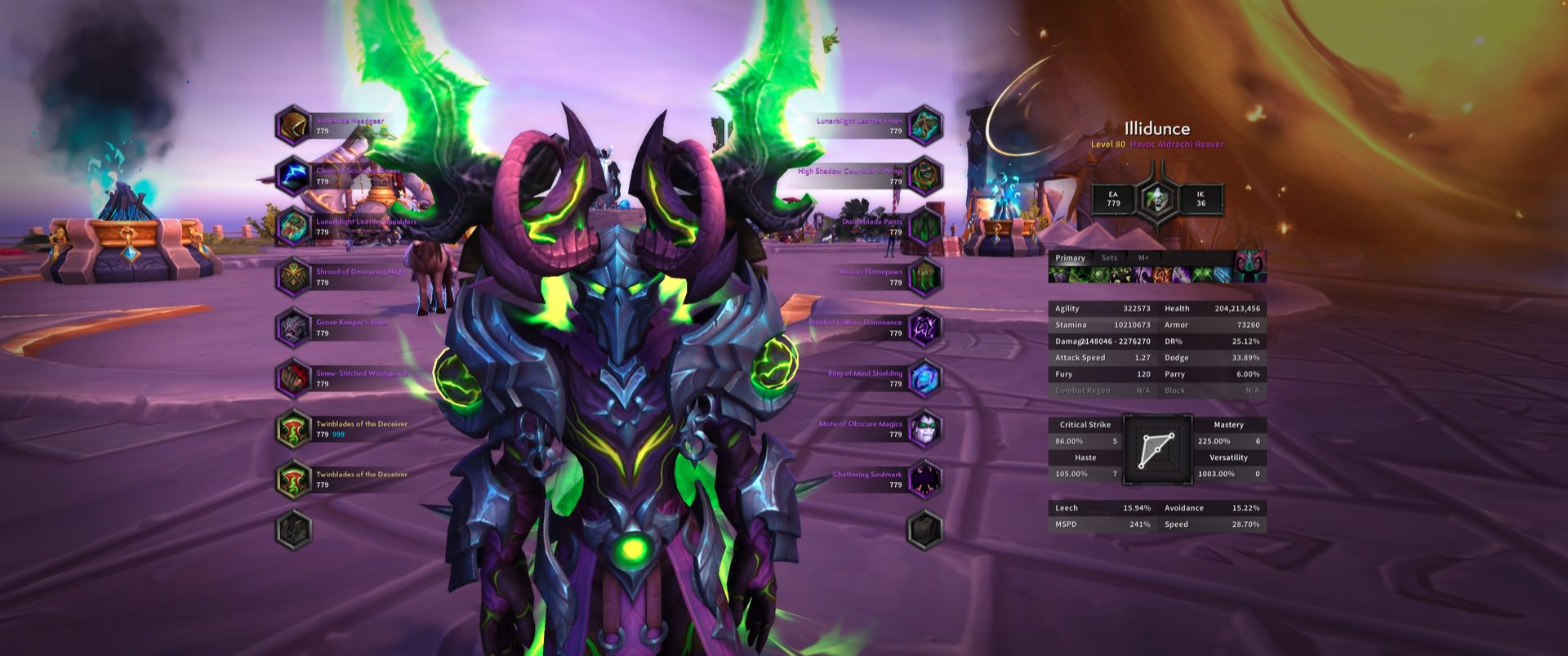Inspect the Chain of Scorched Bones necklace
The width and height of the screenshot is (1568, 656).
click(x=293, y=176)
